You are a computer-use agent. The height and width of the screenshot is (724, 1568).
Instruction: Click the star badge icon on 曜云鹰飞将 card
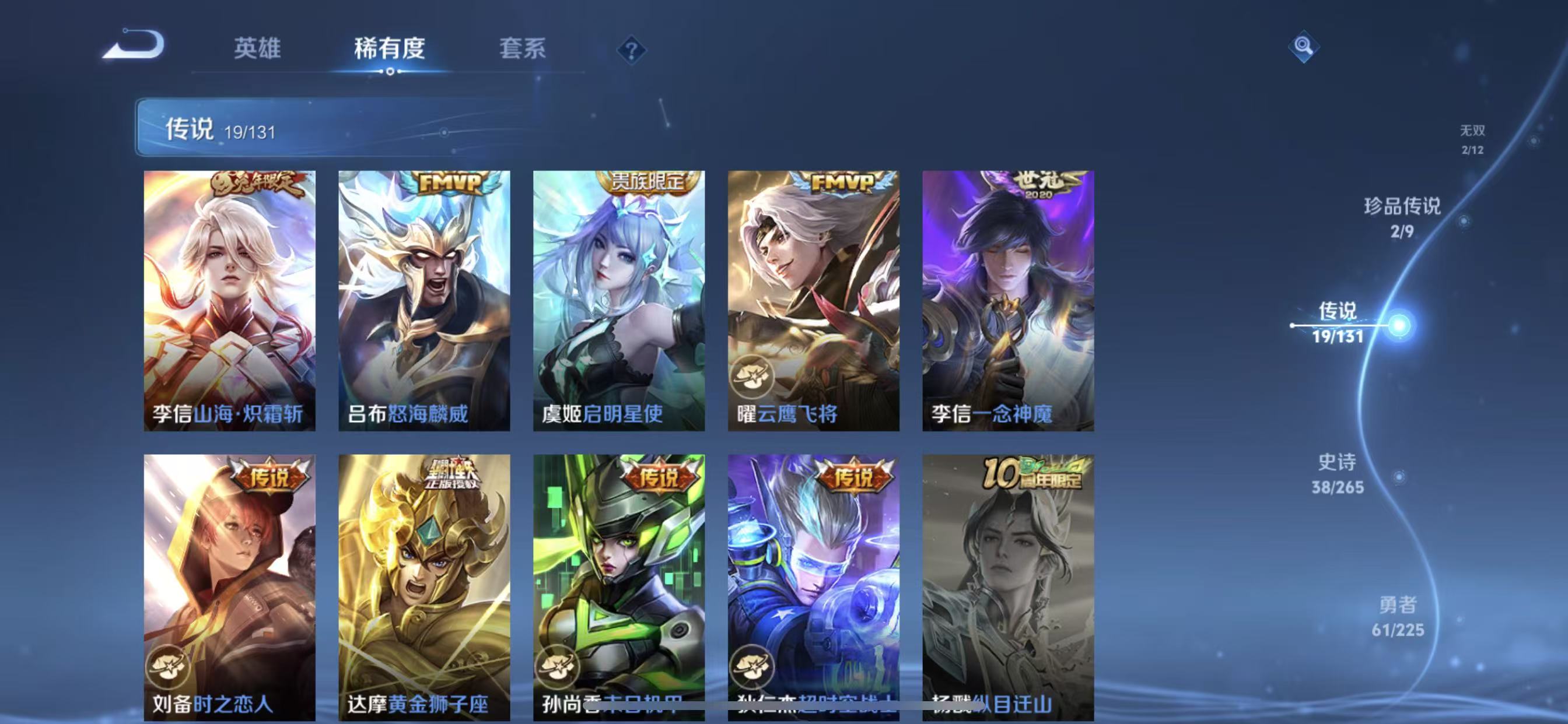(x=755, y=377)
